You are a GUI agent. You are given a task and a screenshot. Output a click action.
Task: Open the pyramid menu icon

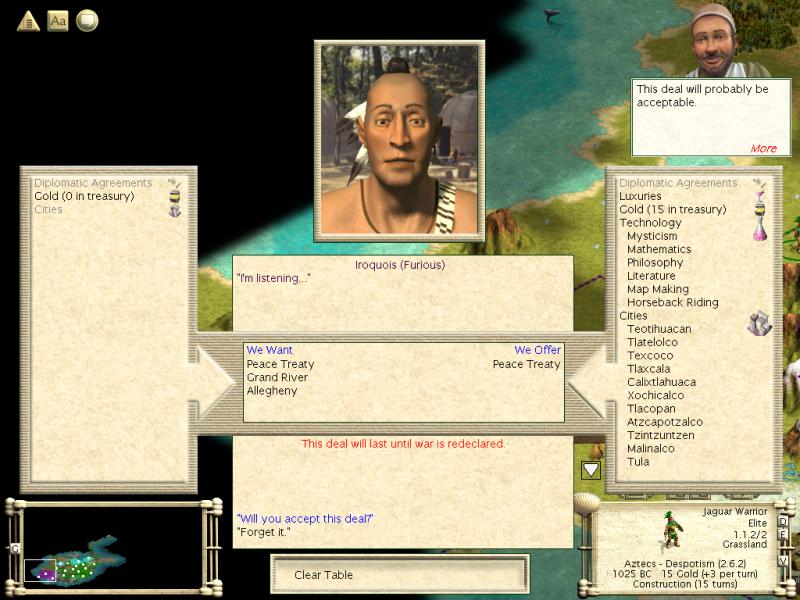28,20
